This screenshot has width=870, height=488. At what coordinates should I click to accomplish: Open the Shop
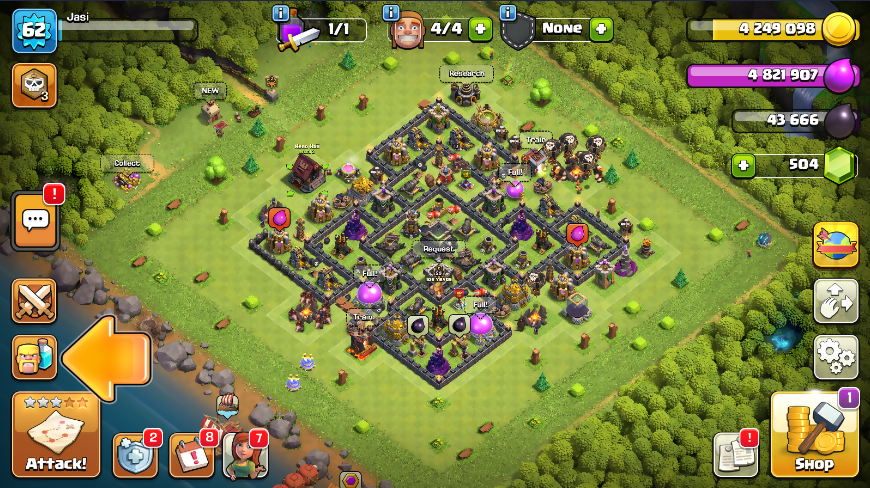point(814,436)
